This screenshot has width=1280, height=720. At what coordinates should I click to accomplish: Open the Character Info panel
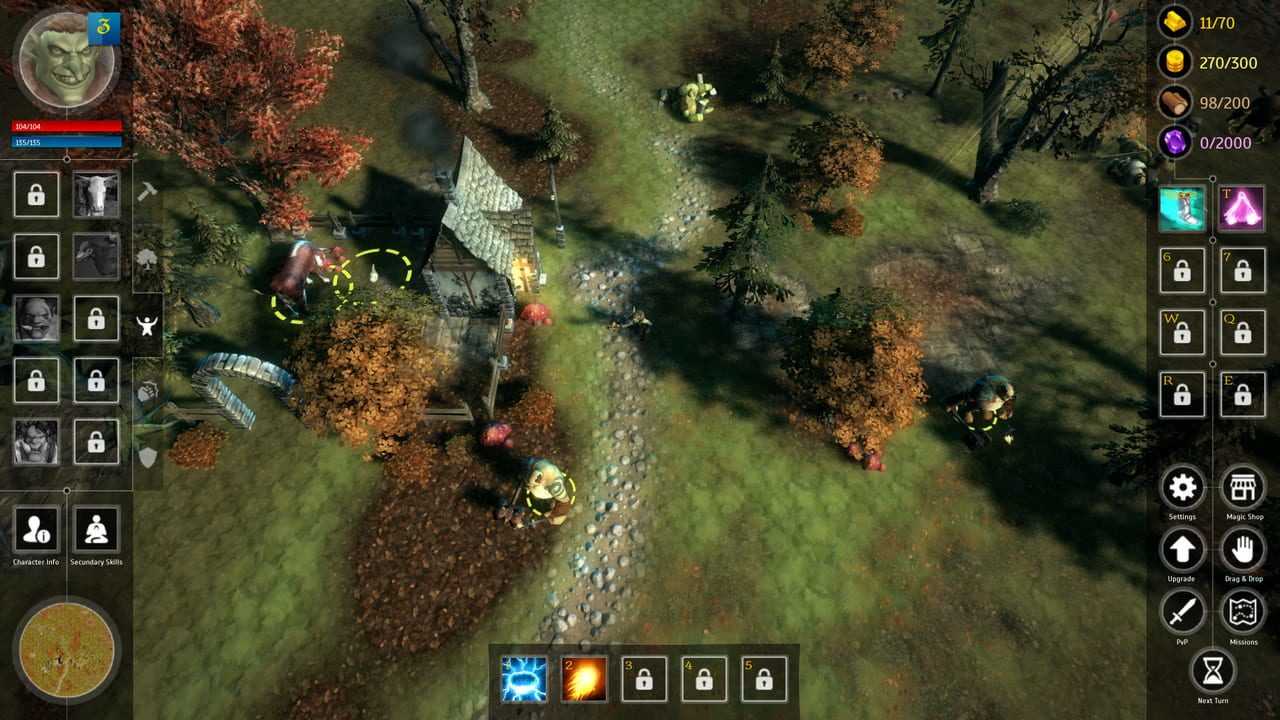click(x=36, y=530)
